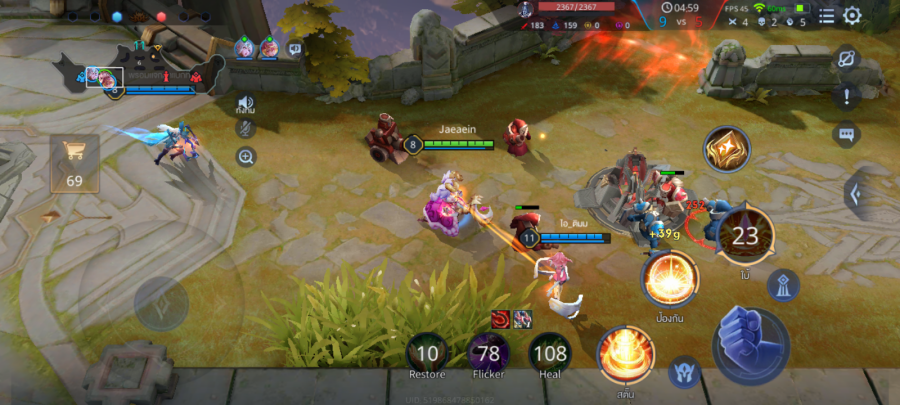
Task: Use the Restore spell
Action: click(427, 353)
